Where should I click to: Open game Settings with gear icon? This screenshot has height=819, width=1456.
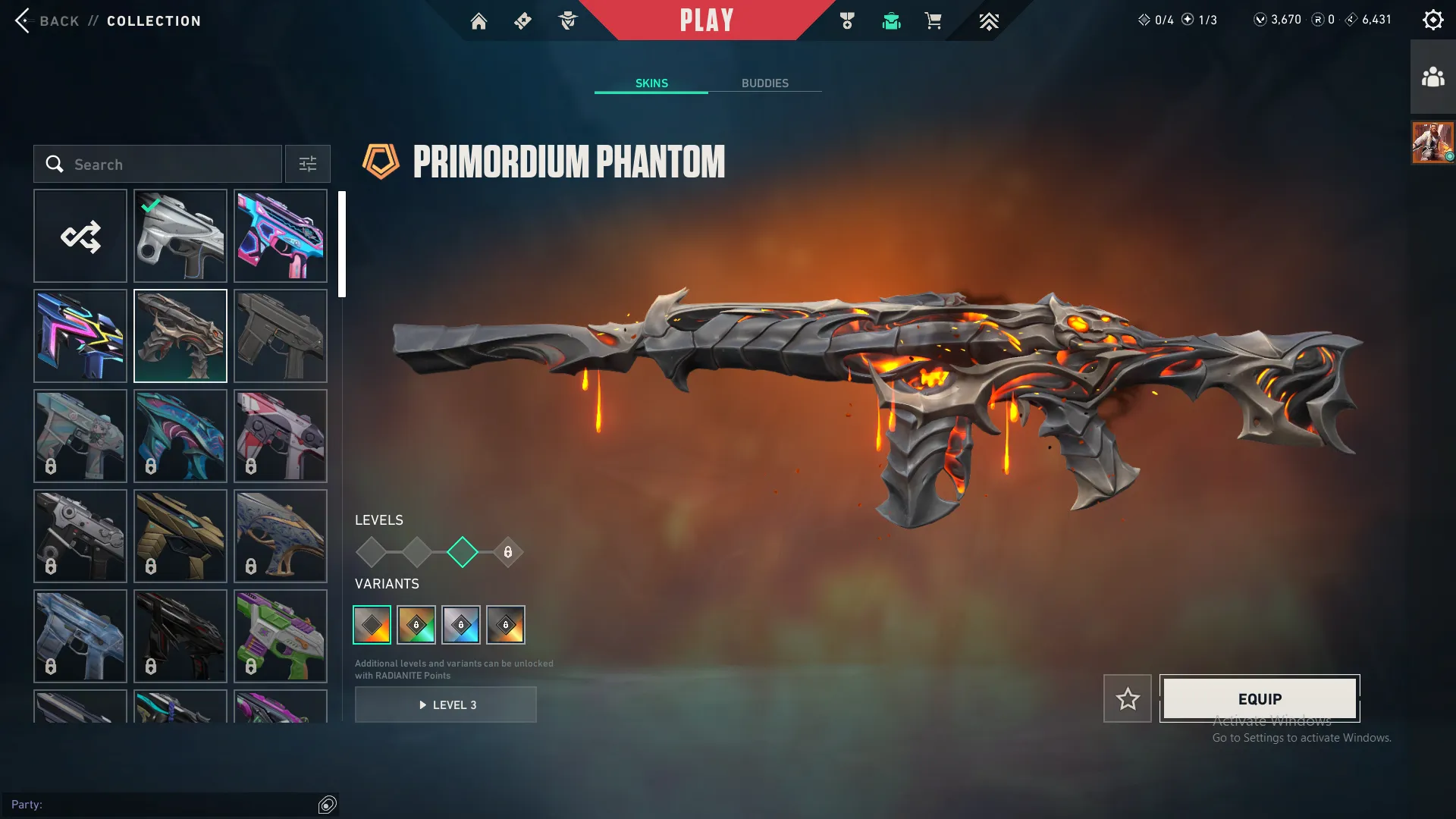click(1433, 19)
